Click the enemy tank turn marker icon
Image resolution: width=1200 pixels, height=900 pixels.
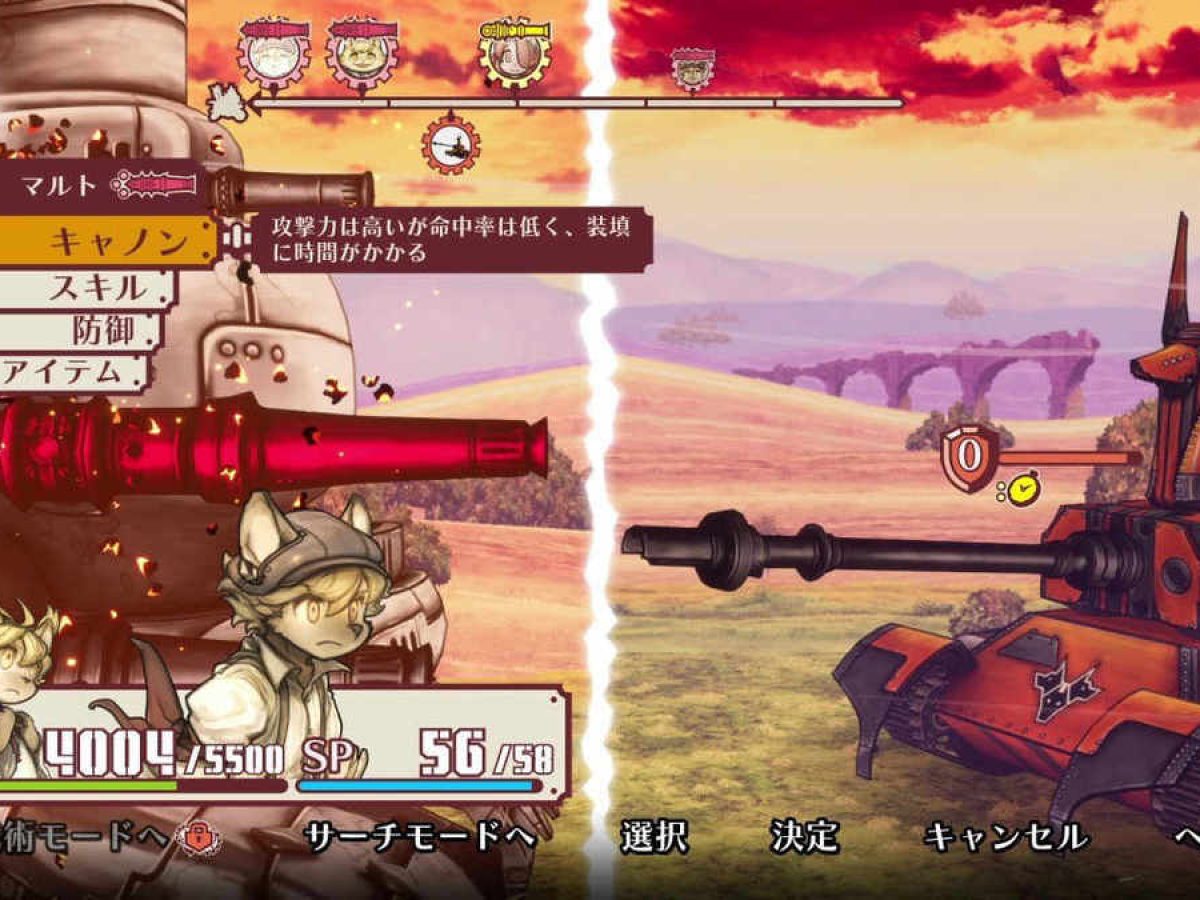click(451, 146)
